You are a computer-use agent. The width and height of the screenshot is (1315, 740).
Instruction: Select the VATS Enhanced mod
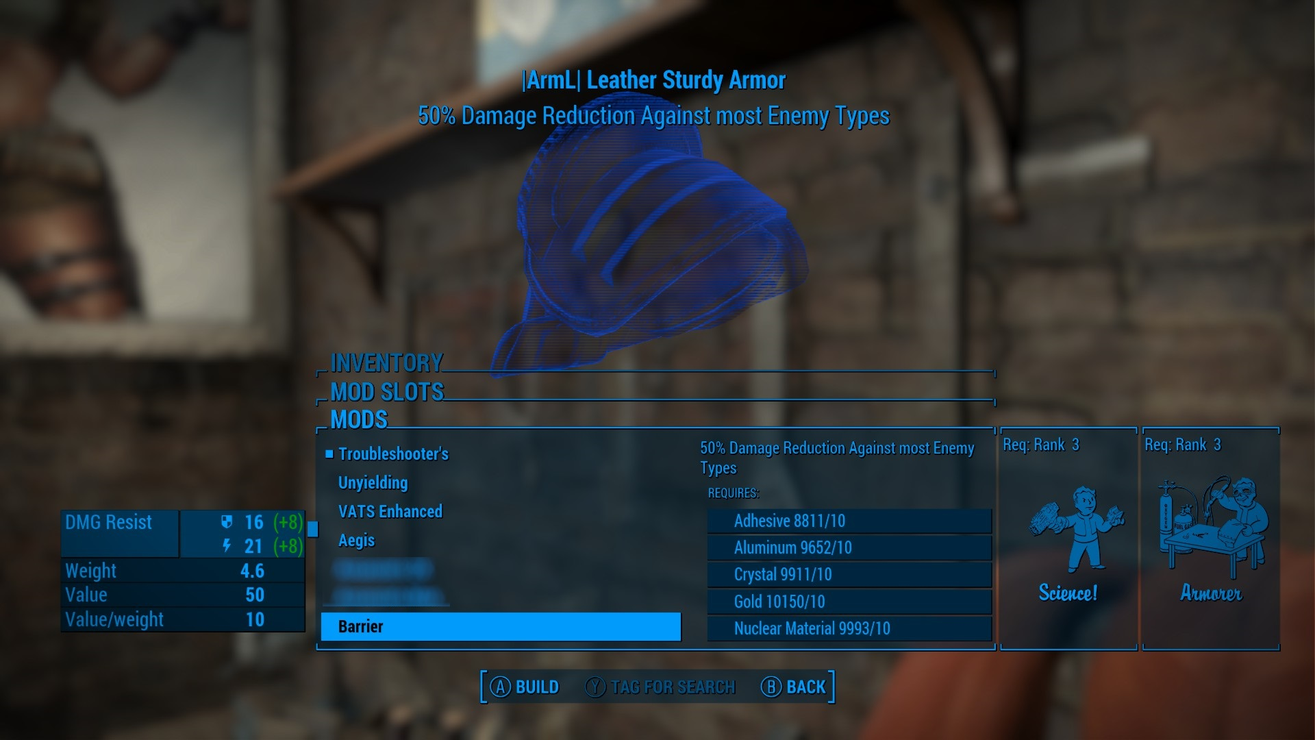390,512
